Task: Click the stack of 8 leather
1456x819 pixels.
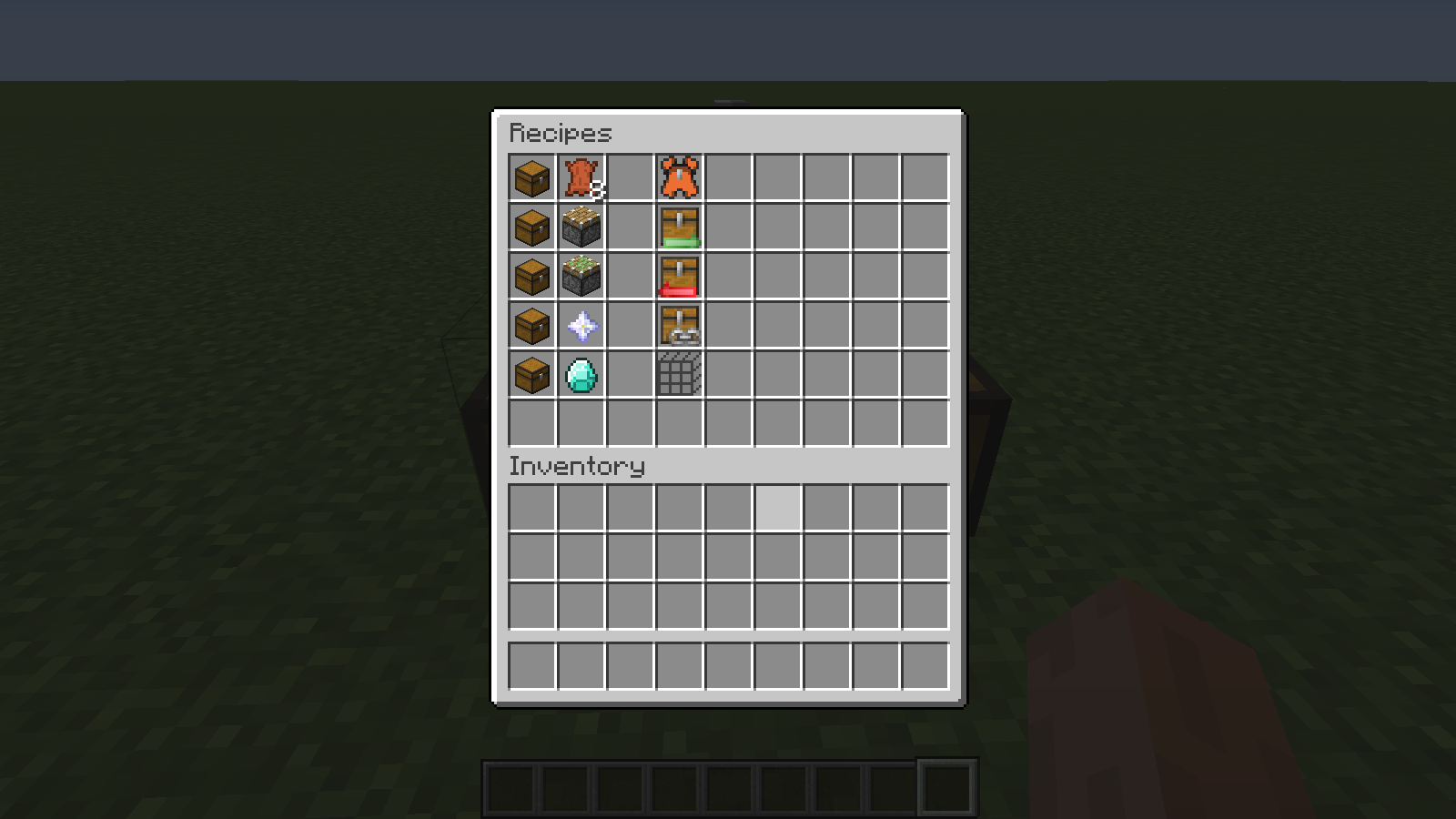Action: click(x=581, y=177)
